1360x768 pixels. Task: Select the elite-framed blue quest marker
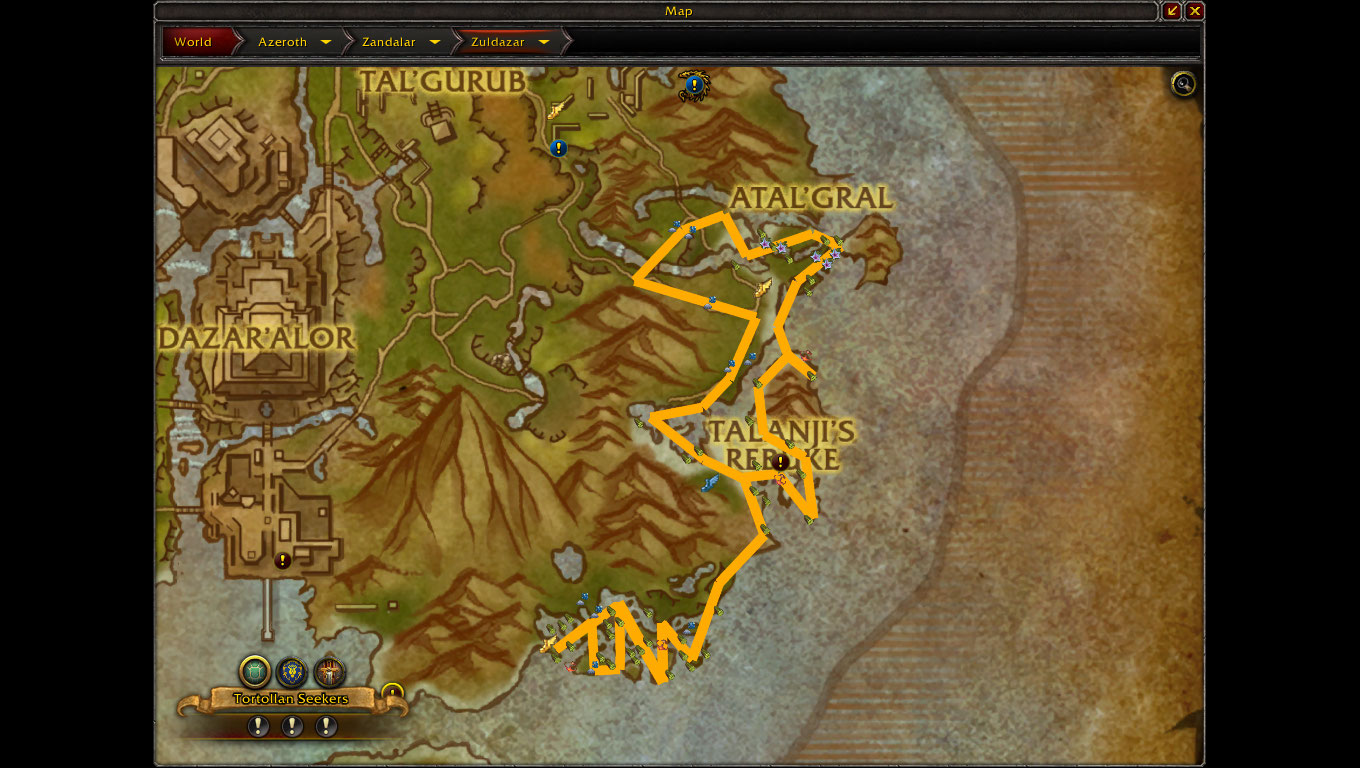click(693, 85)
